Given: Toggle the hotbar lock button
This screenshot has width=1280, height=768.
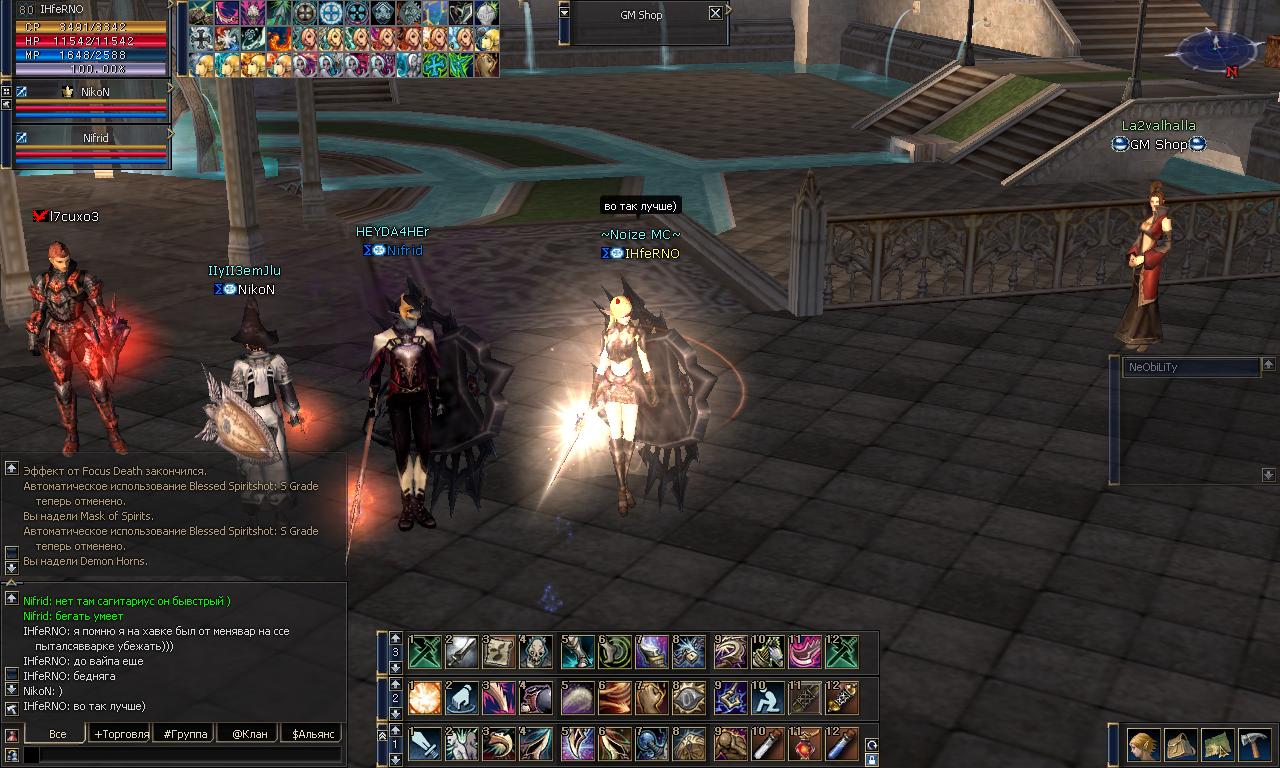Looking at the screenshot, I should click(871, 760).
